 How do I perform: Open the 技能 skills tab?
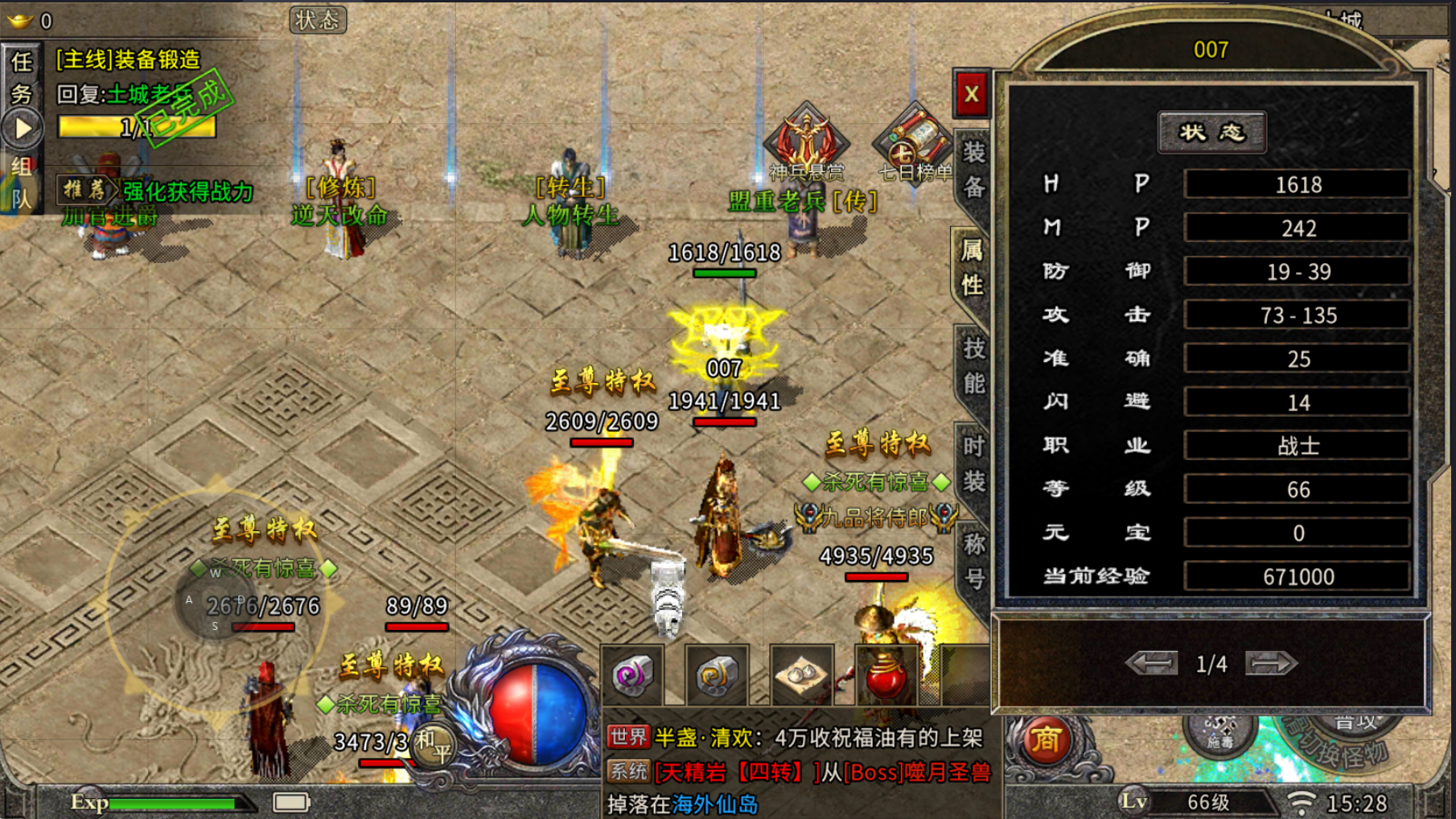coord(973,365)
